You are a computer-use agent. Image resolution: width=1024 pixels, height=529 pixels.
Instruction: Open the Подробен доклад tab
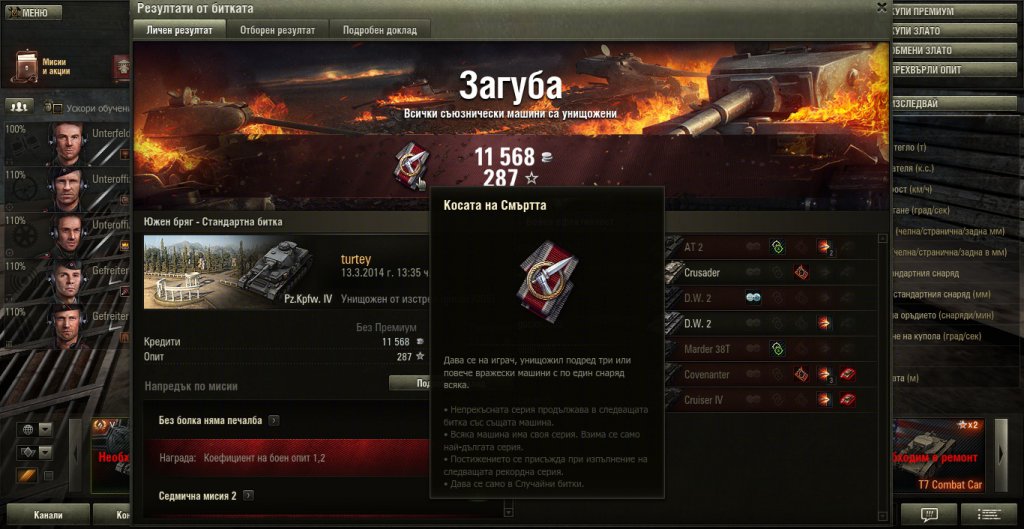[380, 30]
